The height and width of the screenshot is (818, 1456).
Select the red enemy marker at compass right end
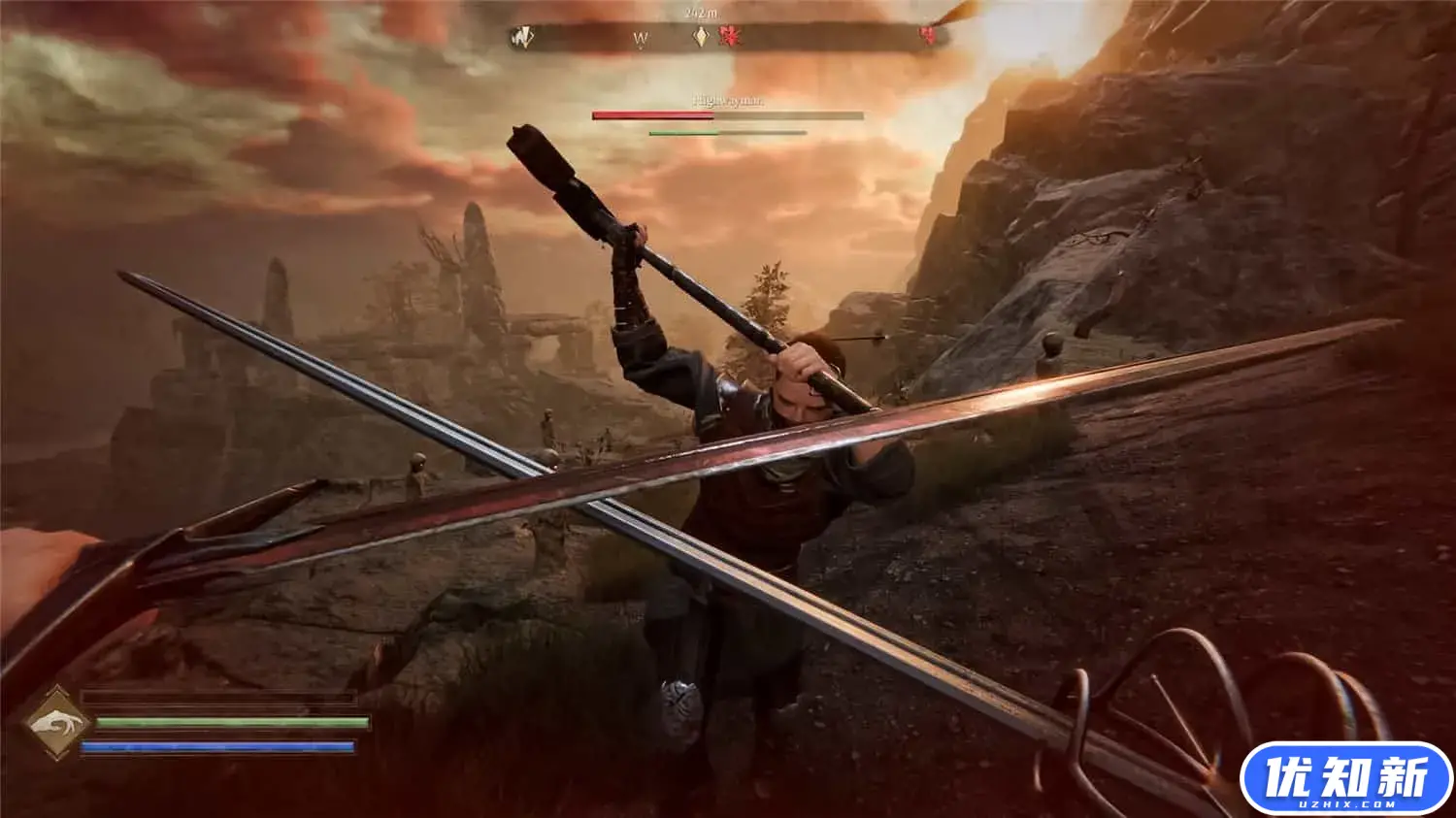coord(928,36)
